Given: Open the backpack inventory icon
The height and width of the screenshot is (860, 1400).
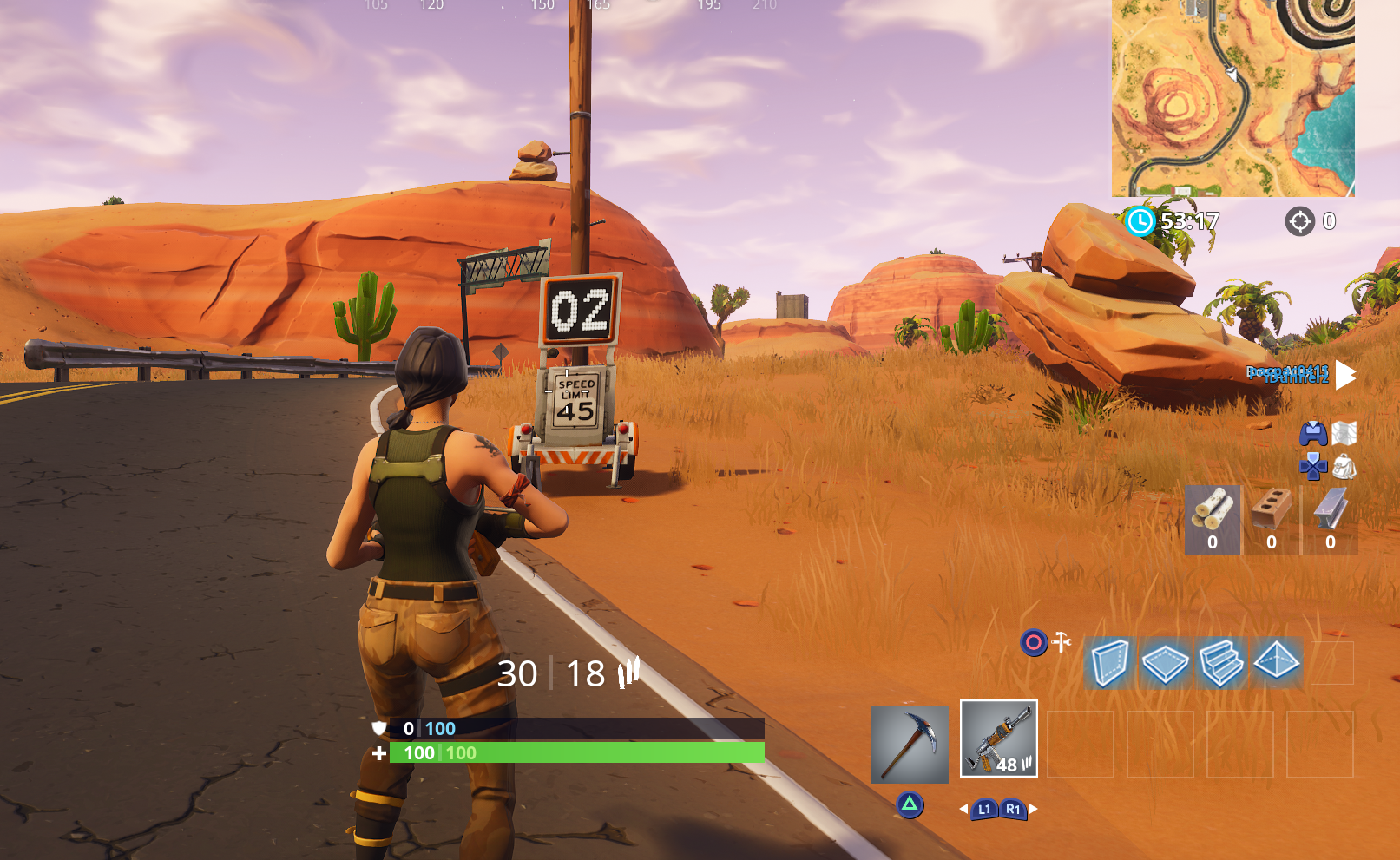Looking at the screenshot, I should tap(1344, 466).
